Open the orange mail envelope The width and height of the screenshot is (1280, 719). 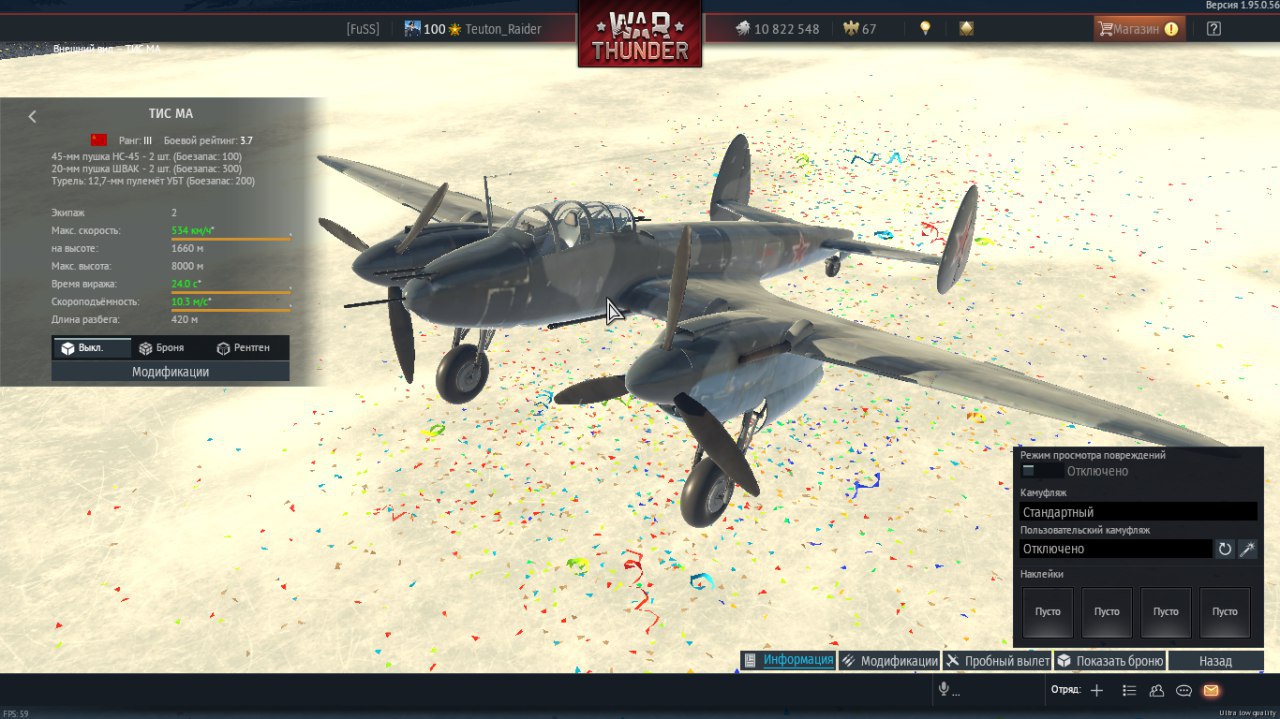(x=1211, y=690)
